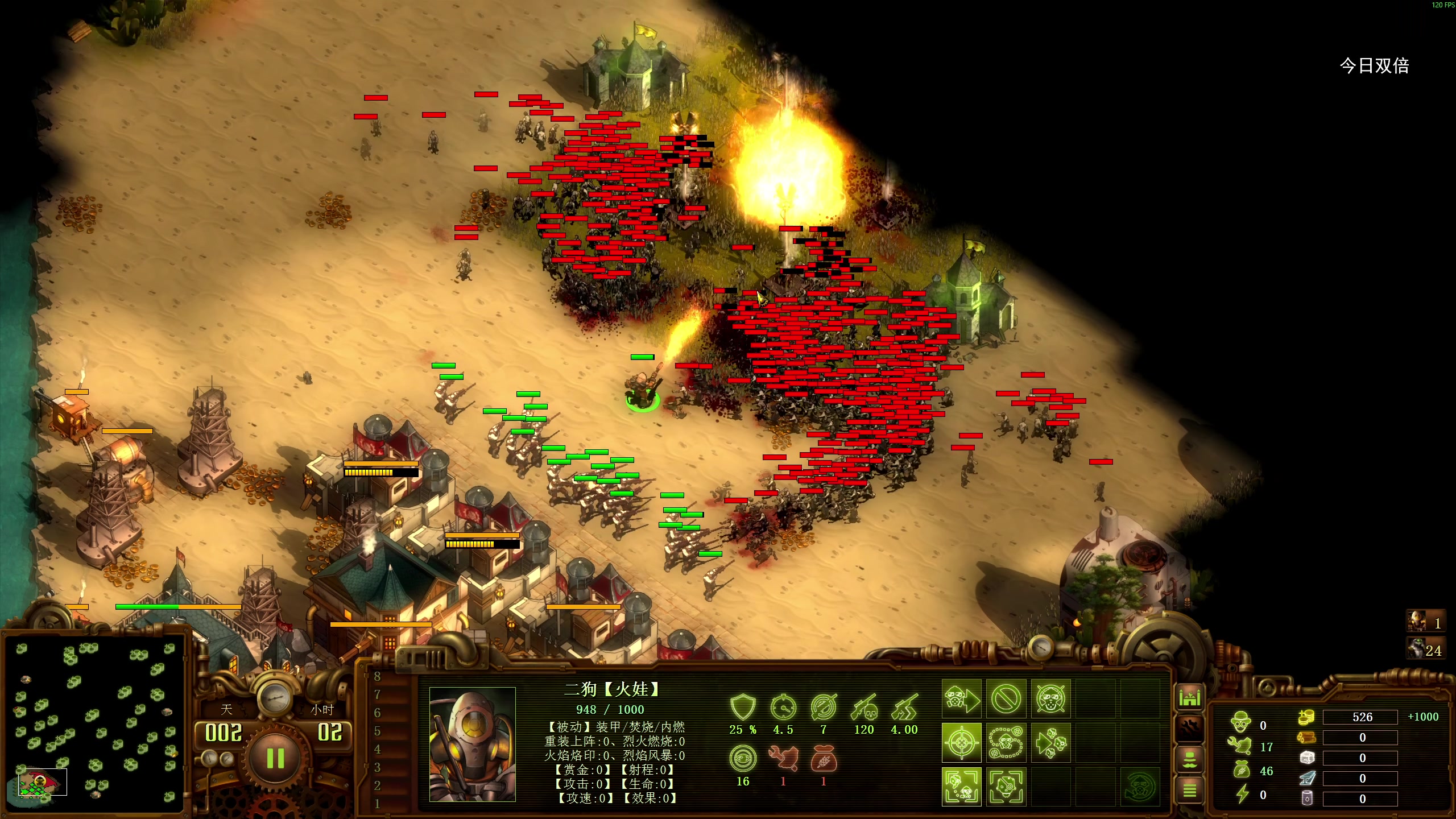Pause the game with the gear button
Image resolution: width=1456 pixels, height=819 pixels.
click(275, 758)
